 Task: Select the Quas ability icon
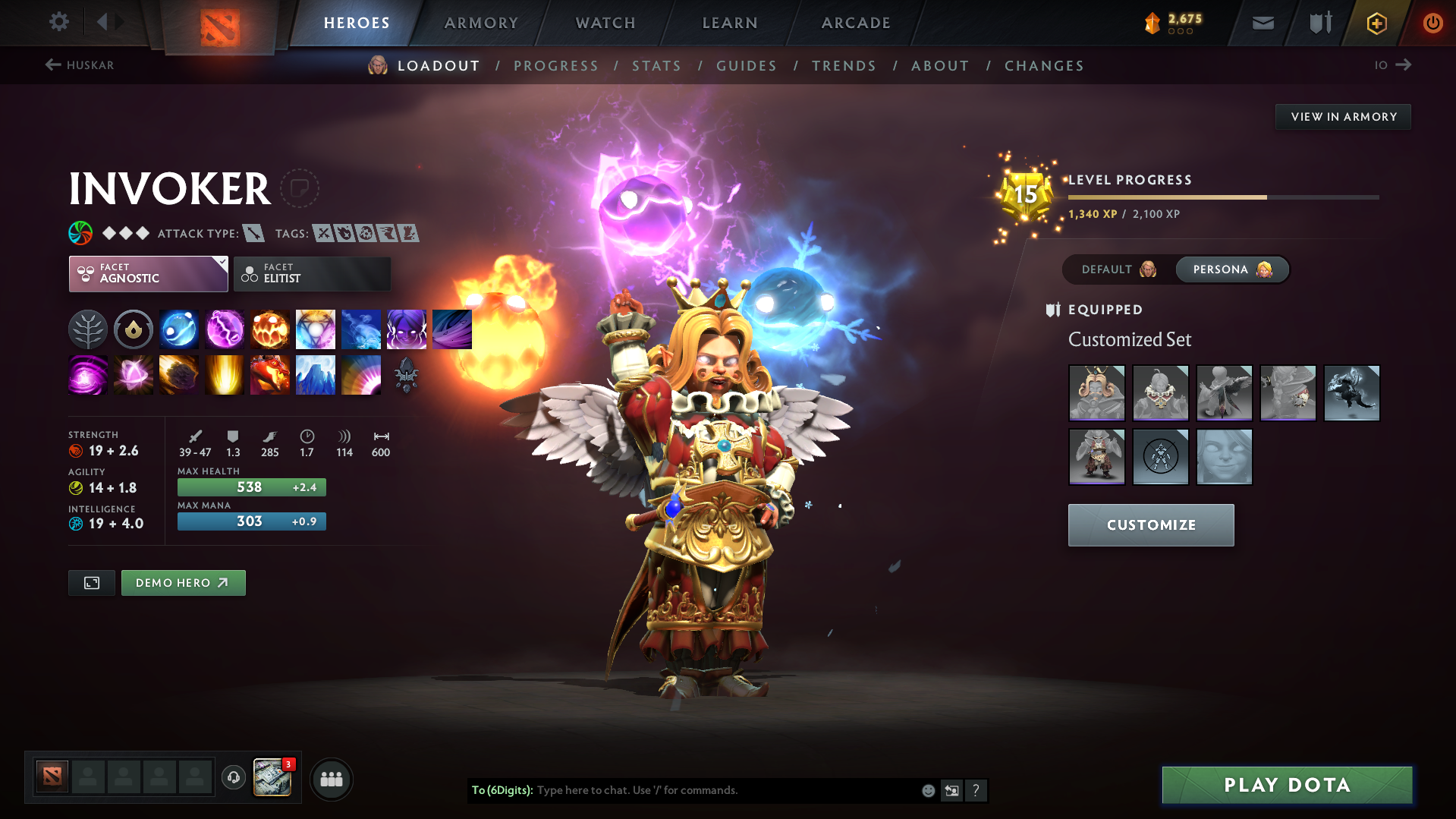click(x=179, y=329)
